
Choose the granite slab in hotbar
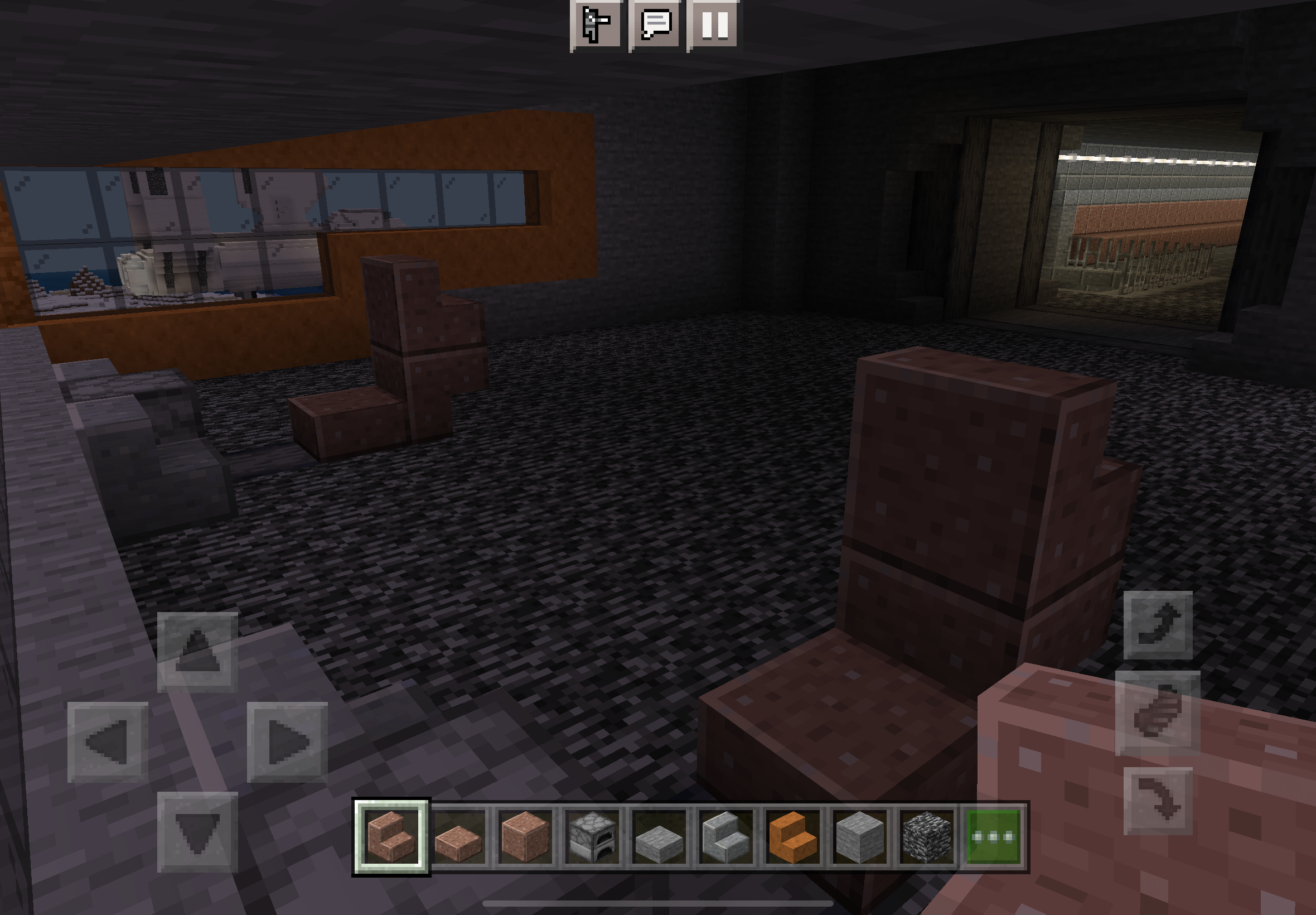(458, 836)
